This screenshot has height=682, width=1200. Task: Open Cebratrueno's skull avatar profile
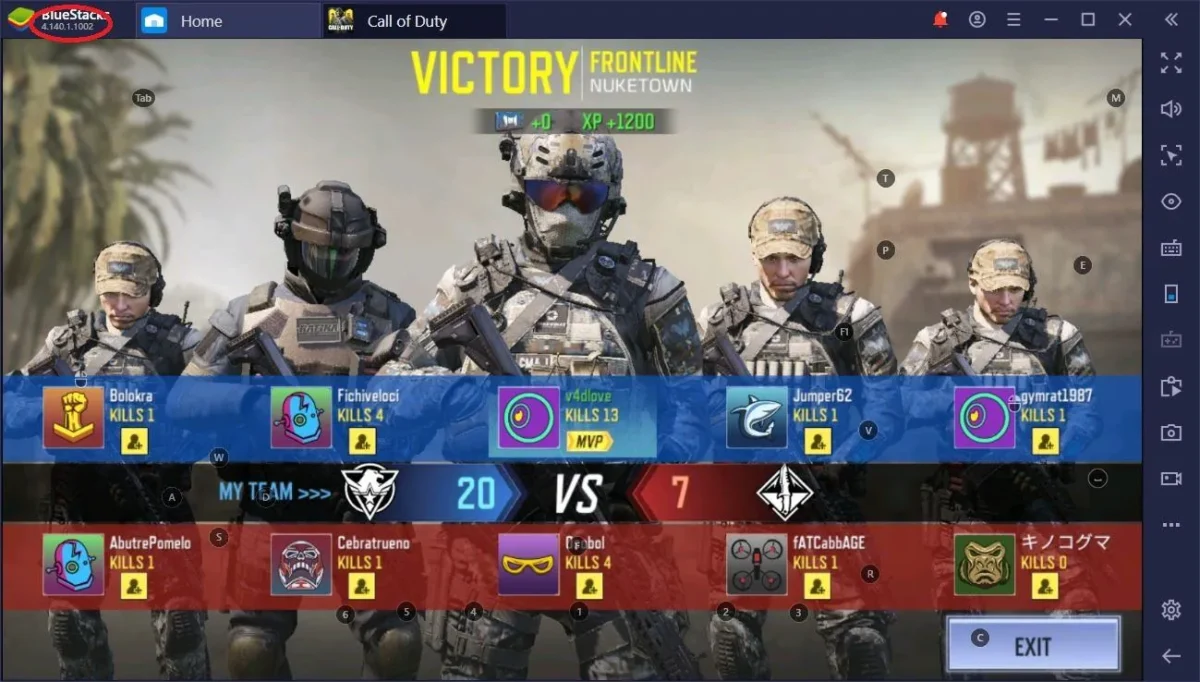tap(301, 564)
